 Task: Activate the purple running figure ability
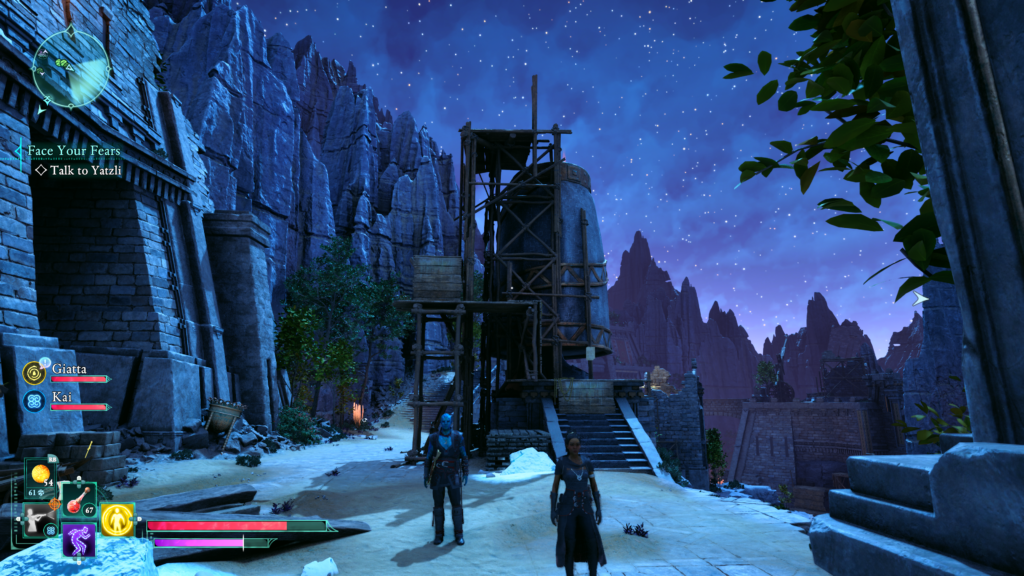pyautogui.click(x=78, y=540)
